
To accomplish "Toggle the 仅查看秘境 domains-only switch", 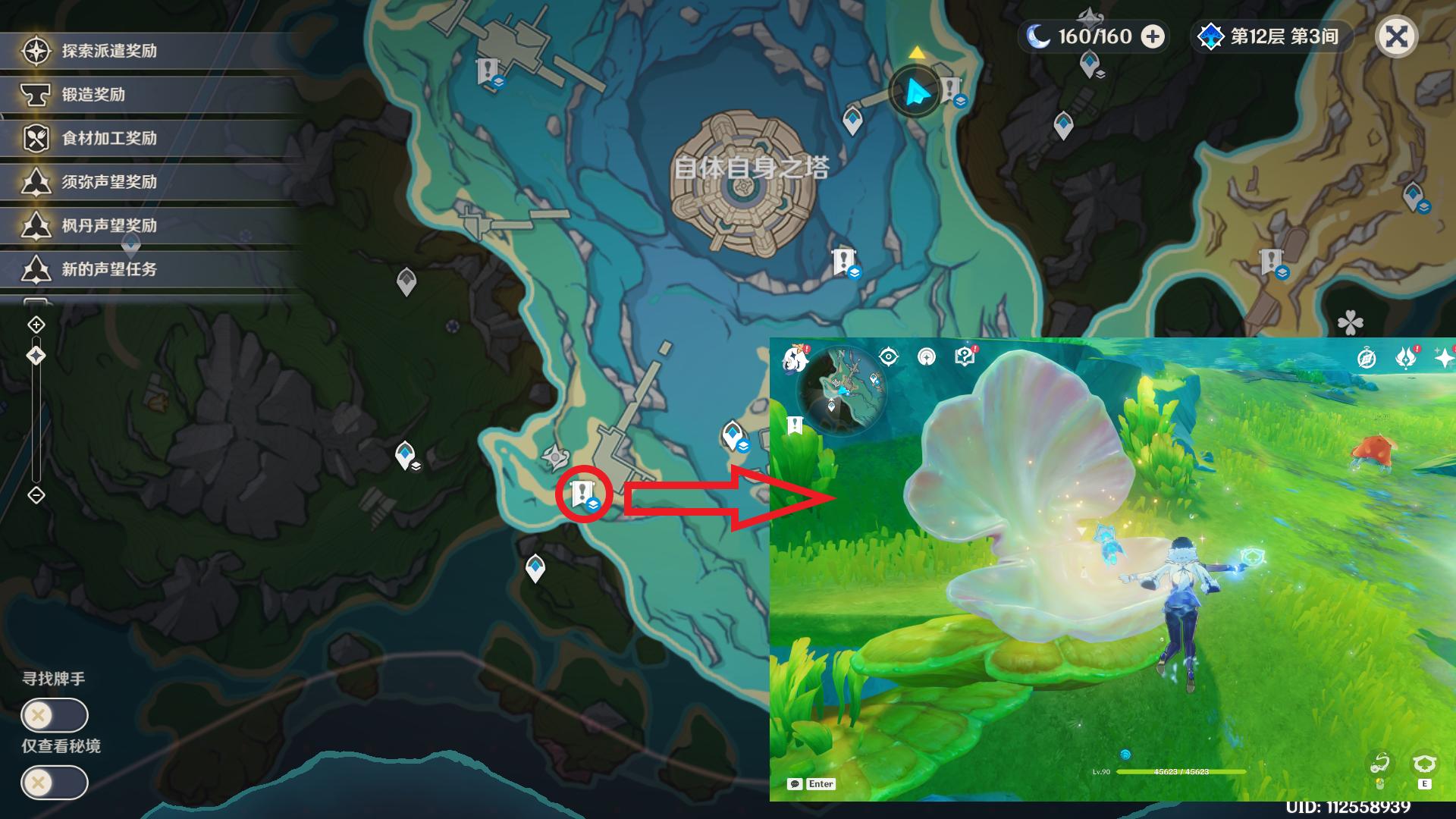I will coord(55,782).
